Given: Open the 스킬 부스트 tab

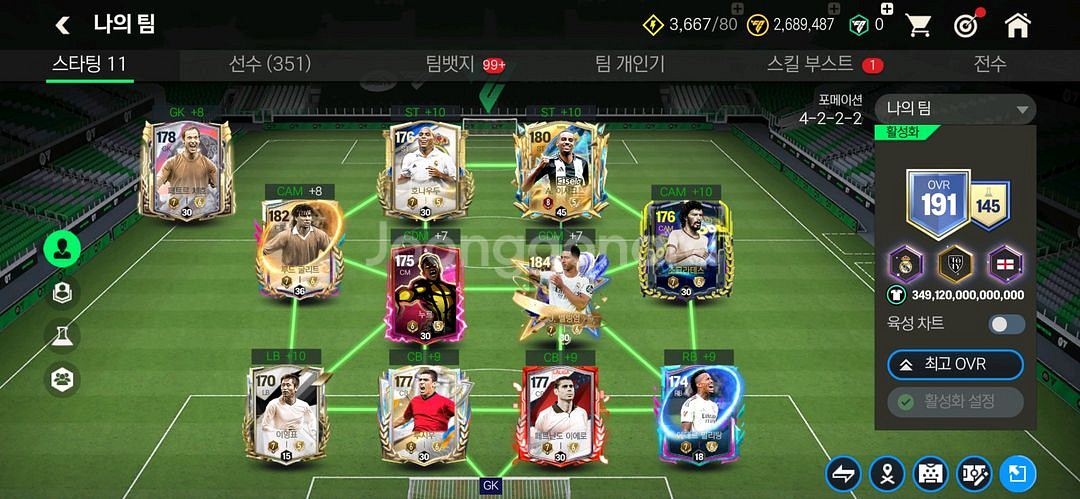Looking at the screenshot, I should (810, 64).
